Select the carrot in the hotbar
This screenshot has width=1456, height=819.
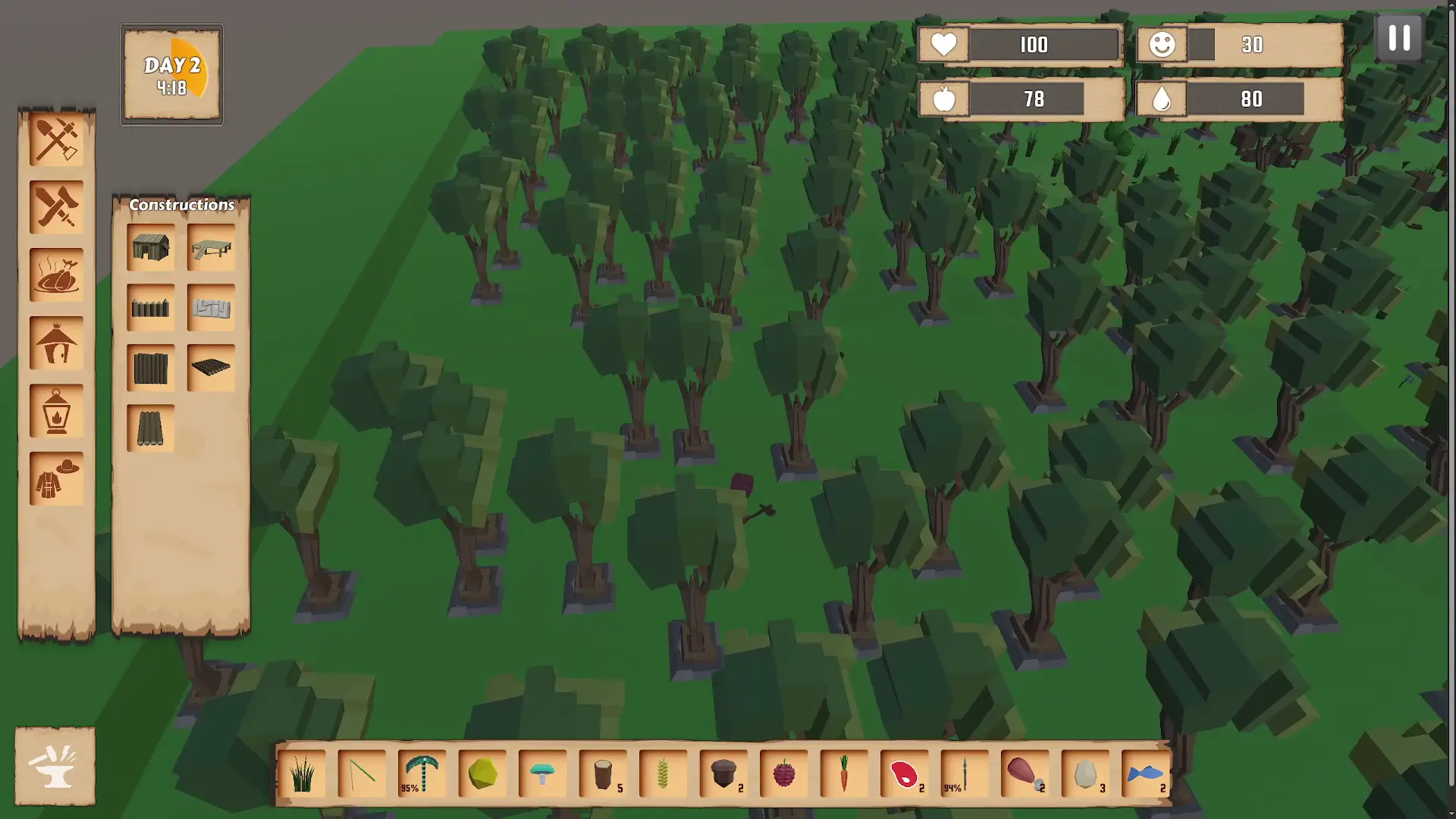(846, 773)
